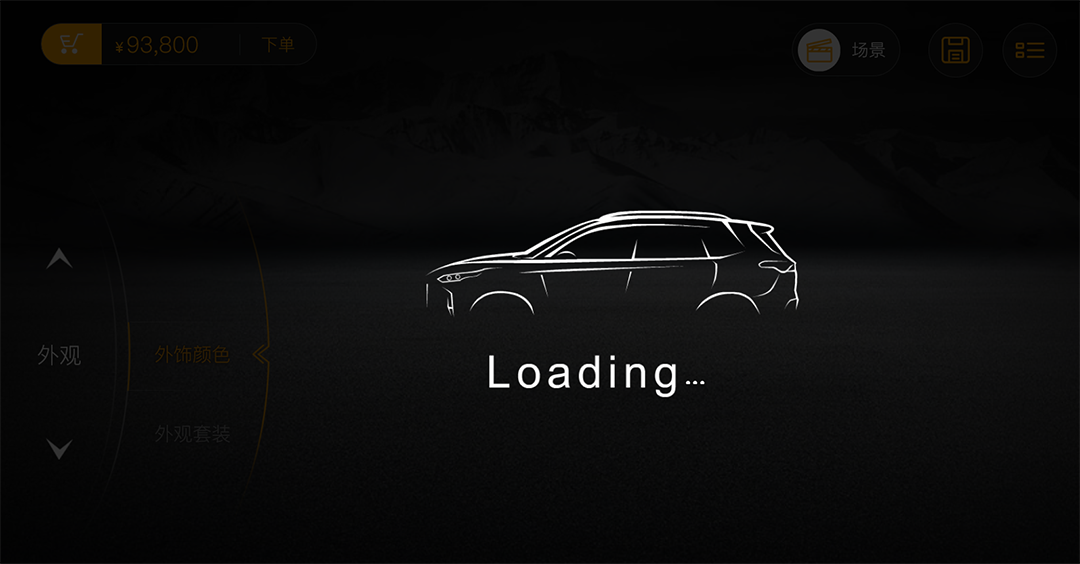
Task: Choose the 外观套装 option
Action: click(x=192, y=434)
